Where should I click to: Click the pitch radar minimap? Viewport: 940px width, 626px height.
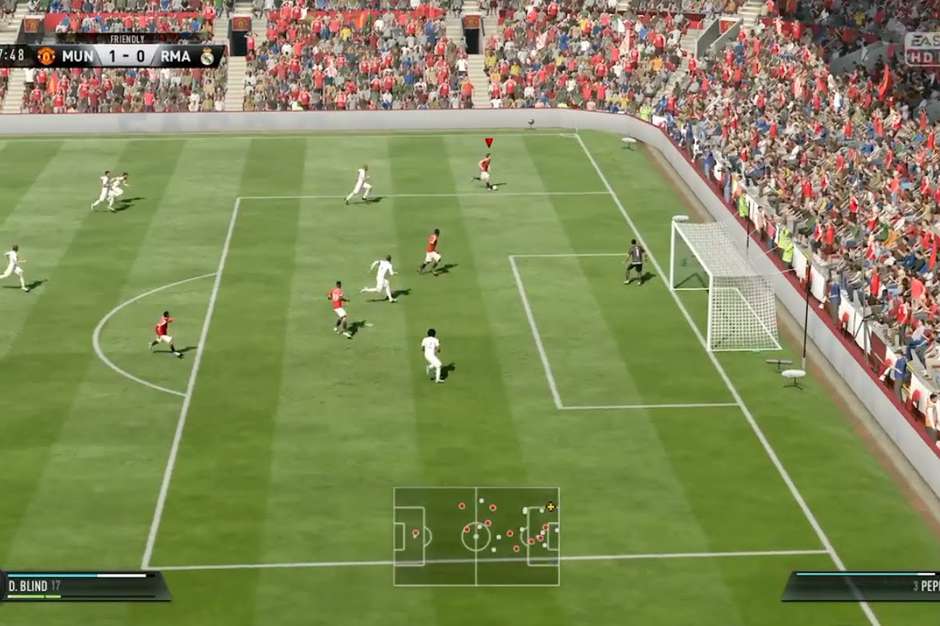(476, 536)
